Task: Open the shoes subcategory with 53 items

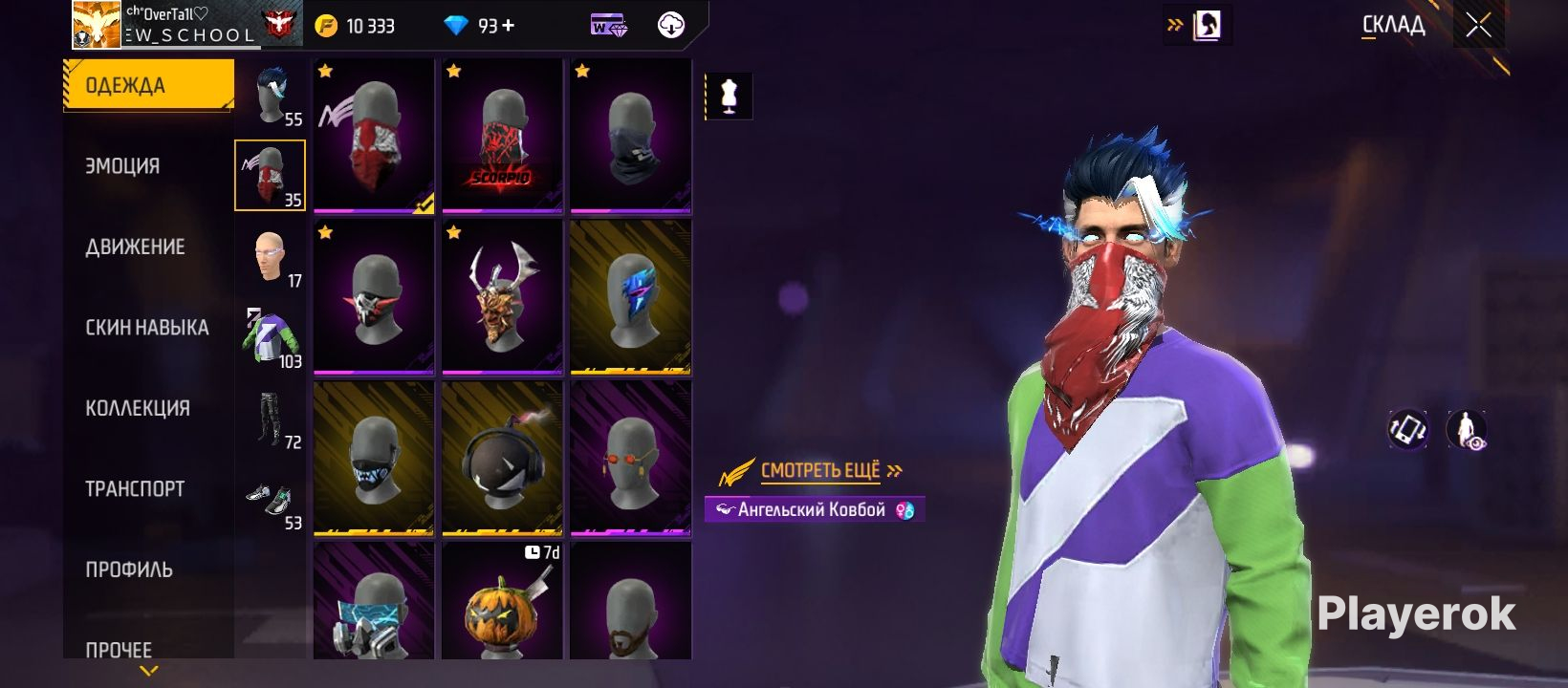Action: (271, 501)
